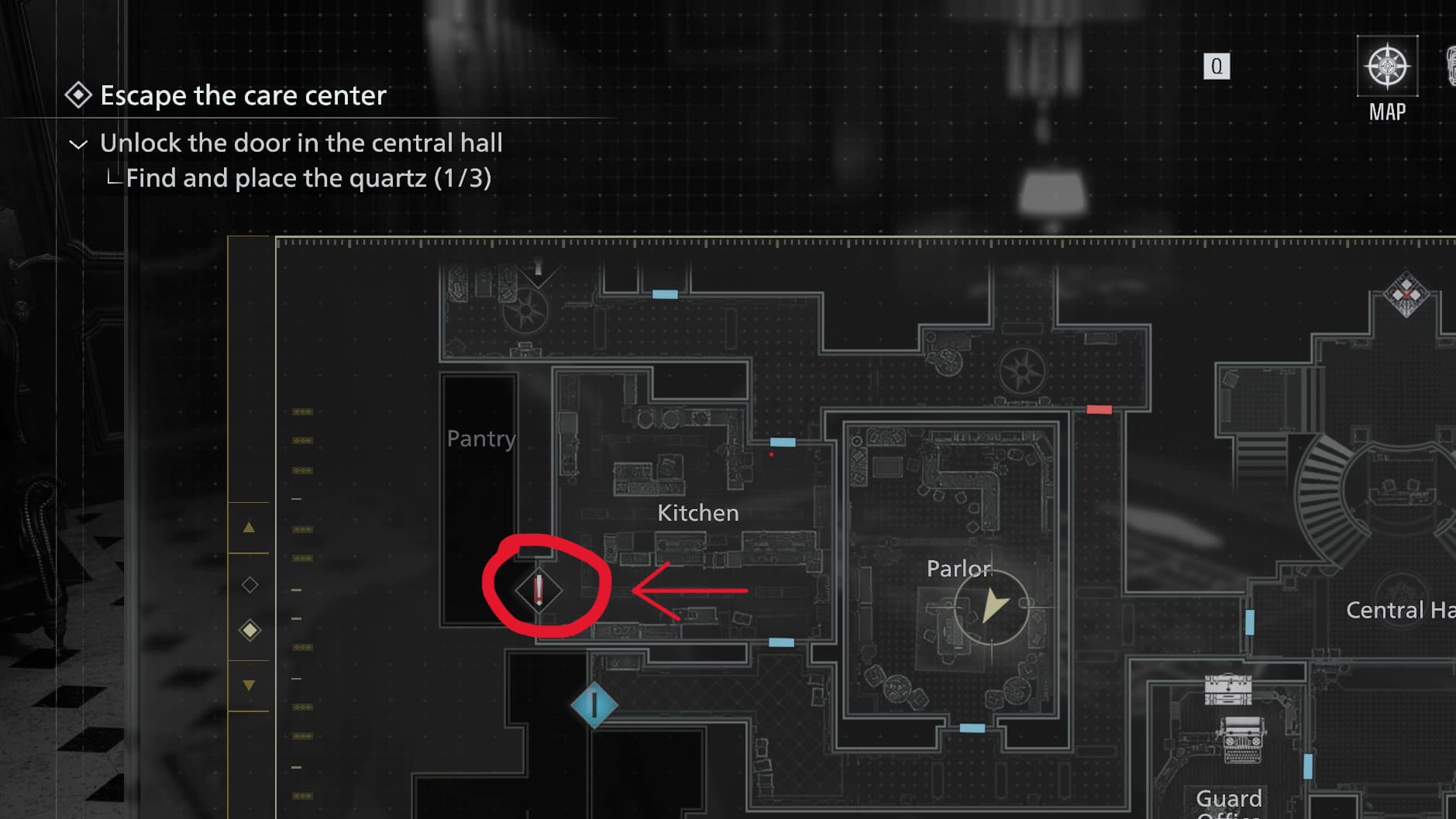Click the red-and-white diamond marker above Central Hall
Screen dimensions: 1456x819
pos(1406,294)
